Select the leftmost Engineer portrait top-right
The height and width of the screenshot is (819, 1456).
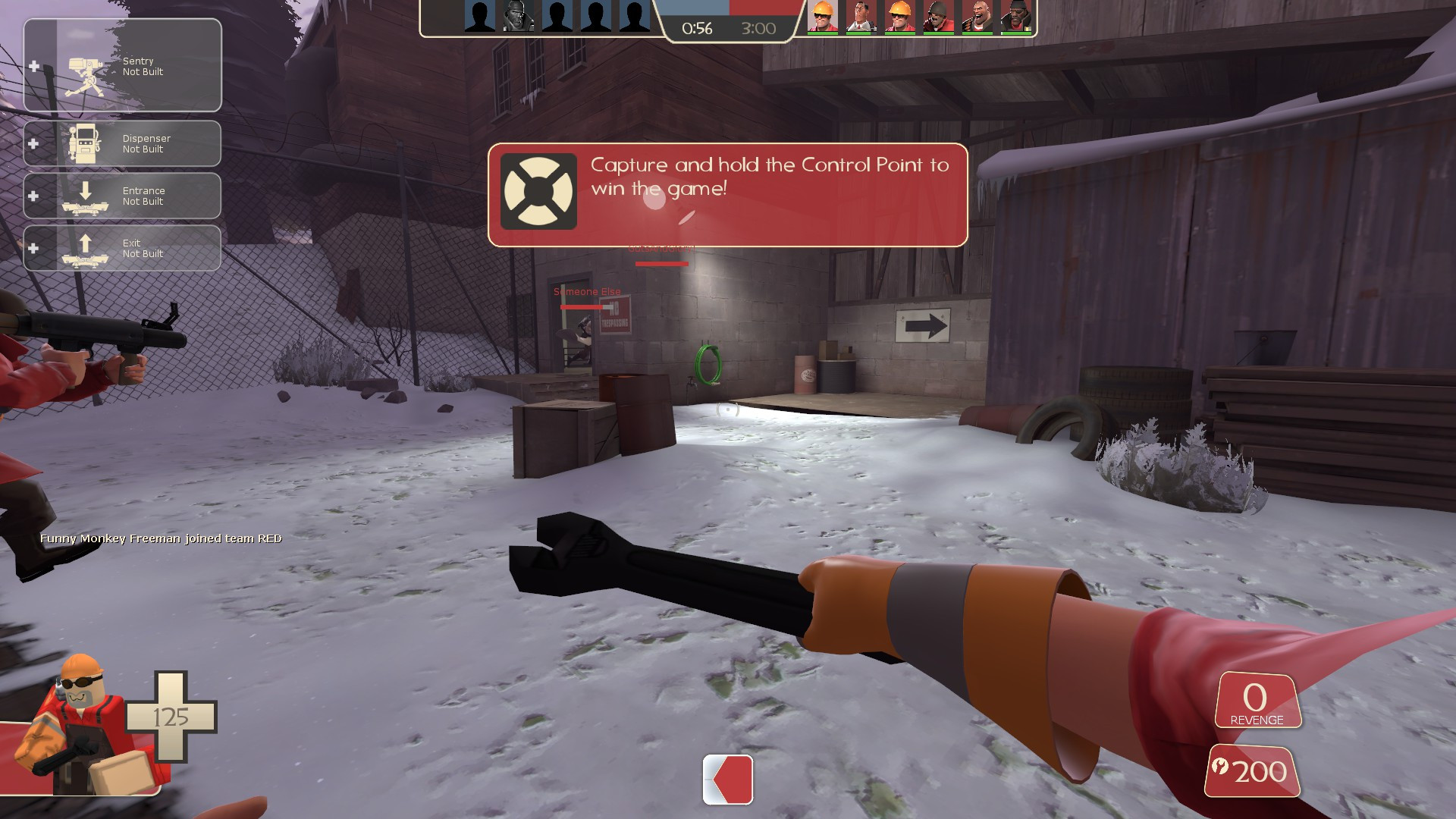click(x=824, y=15)
